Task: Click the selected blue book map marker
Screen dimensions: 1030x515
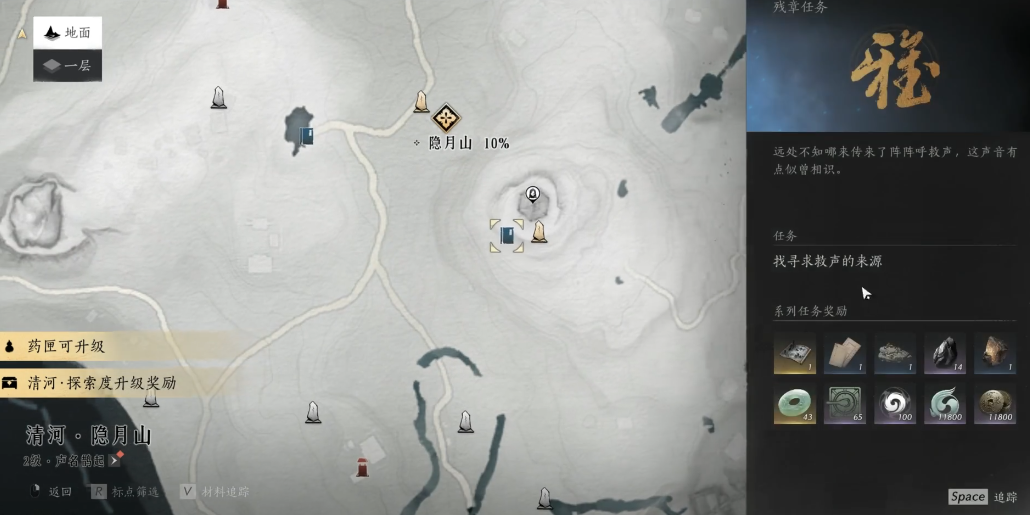Action: (507, 236)
